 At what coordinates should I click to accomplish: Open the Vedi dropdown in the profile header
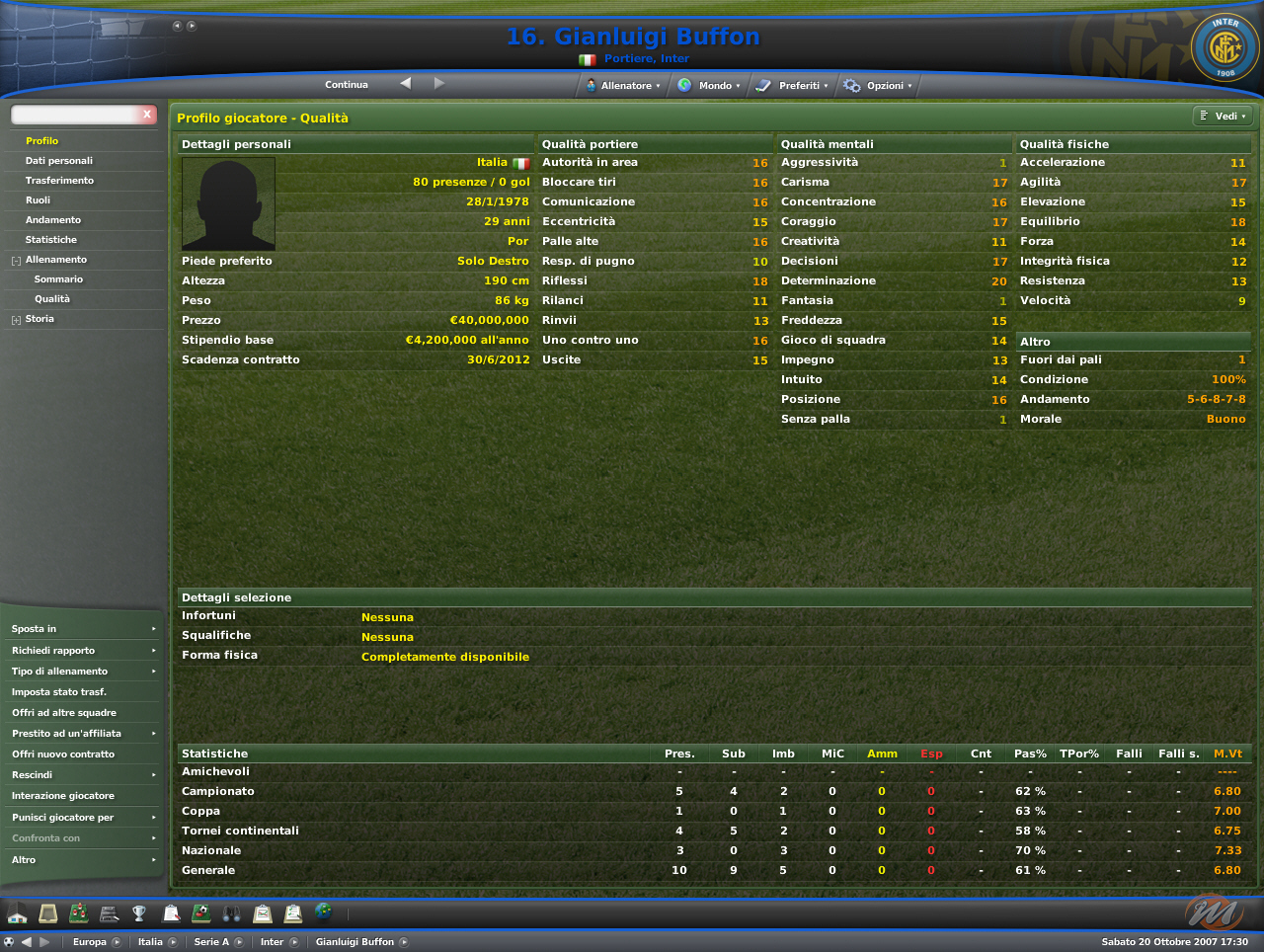tap(1223, 116)
